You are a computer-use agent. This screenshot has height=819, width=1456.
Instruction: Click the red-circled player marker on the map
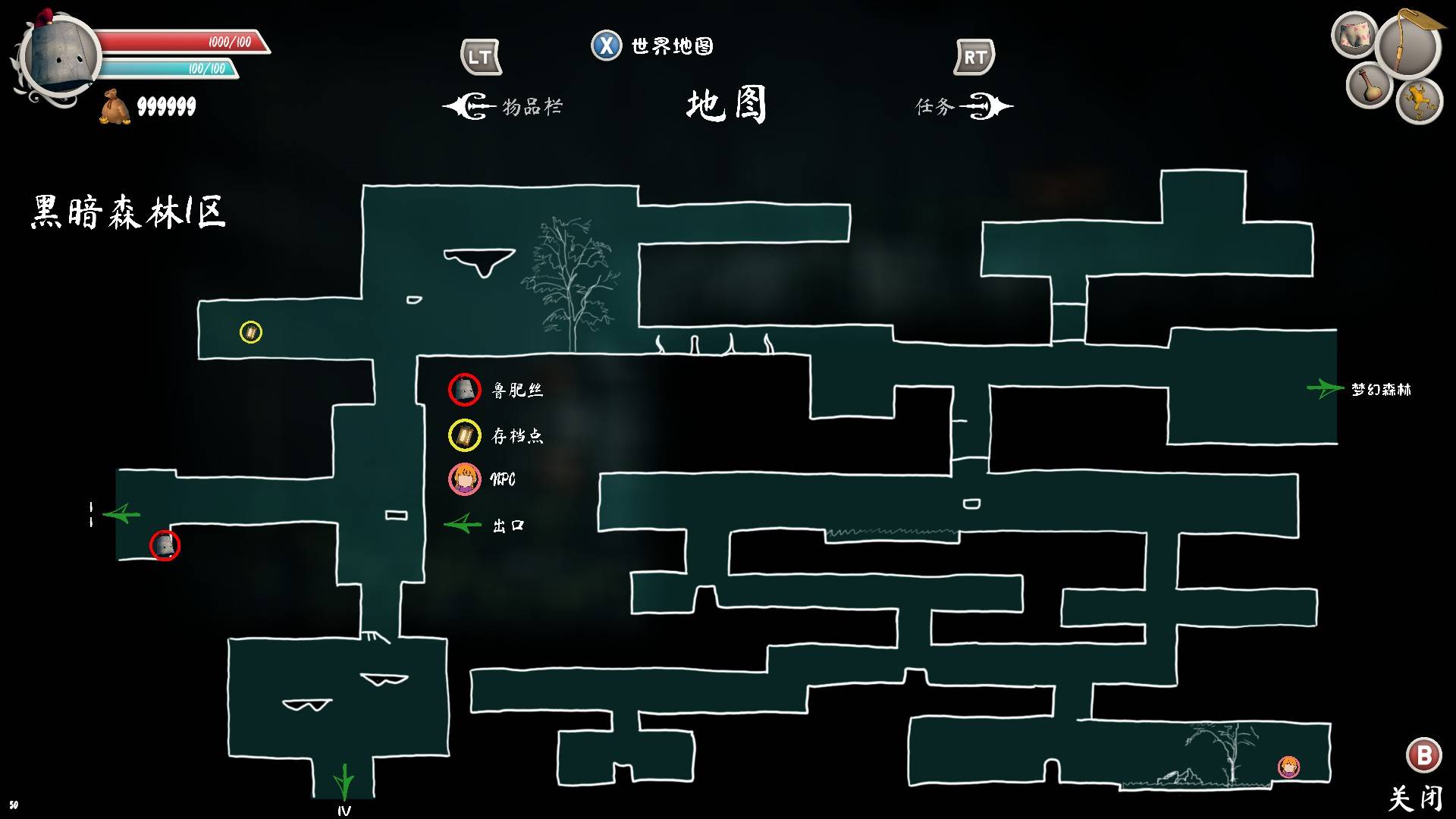coord(165,545)
